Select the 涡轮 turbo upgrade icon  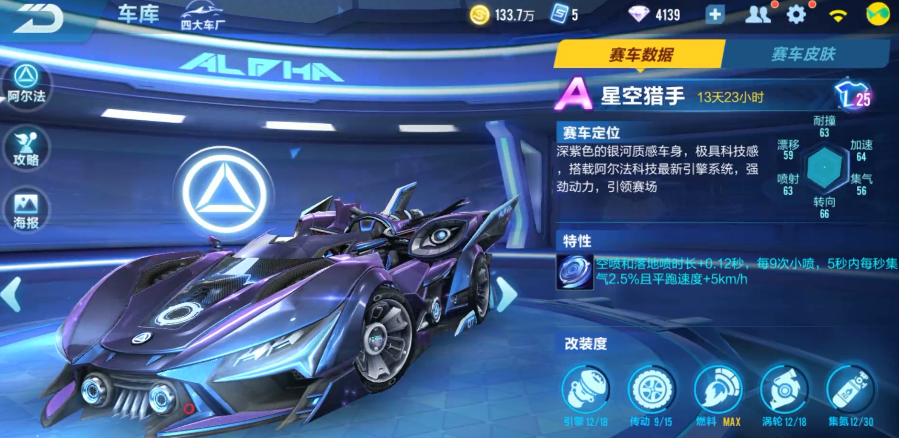[x=782, y=388]
